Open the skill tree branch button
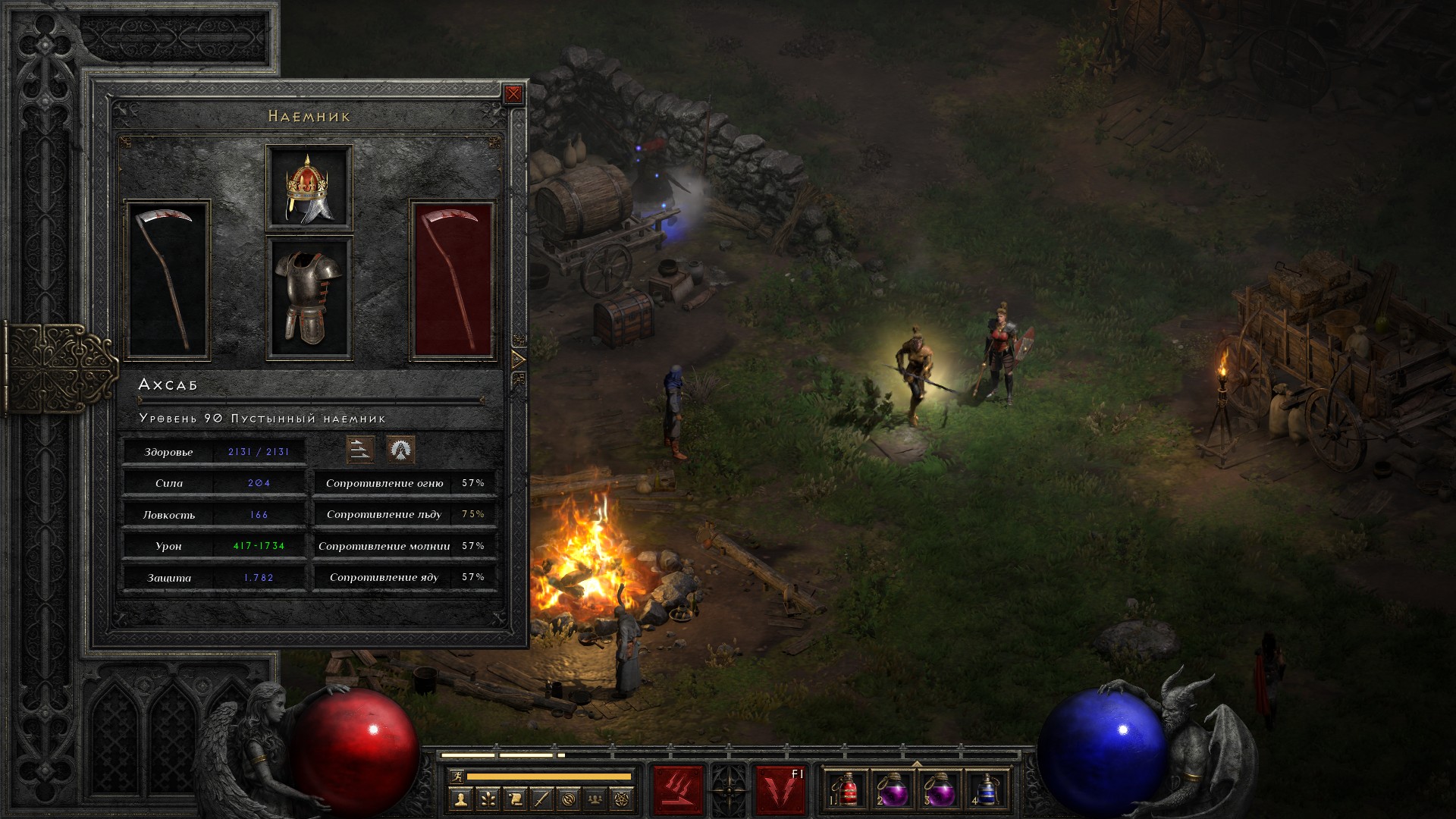This screenshot has width=1456, height=819. (488, 799)
